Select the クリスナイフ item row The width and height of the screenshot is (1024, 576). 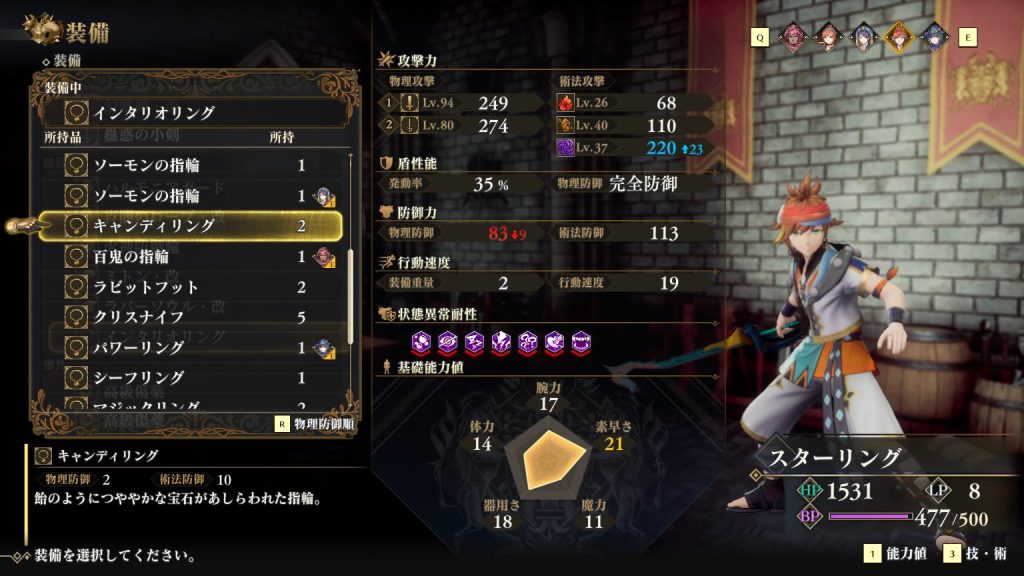pos(190,317)
